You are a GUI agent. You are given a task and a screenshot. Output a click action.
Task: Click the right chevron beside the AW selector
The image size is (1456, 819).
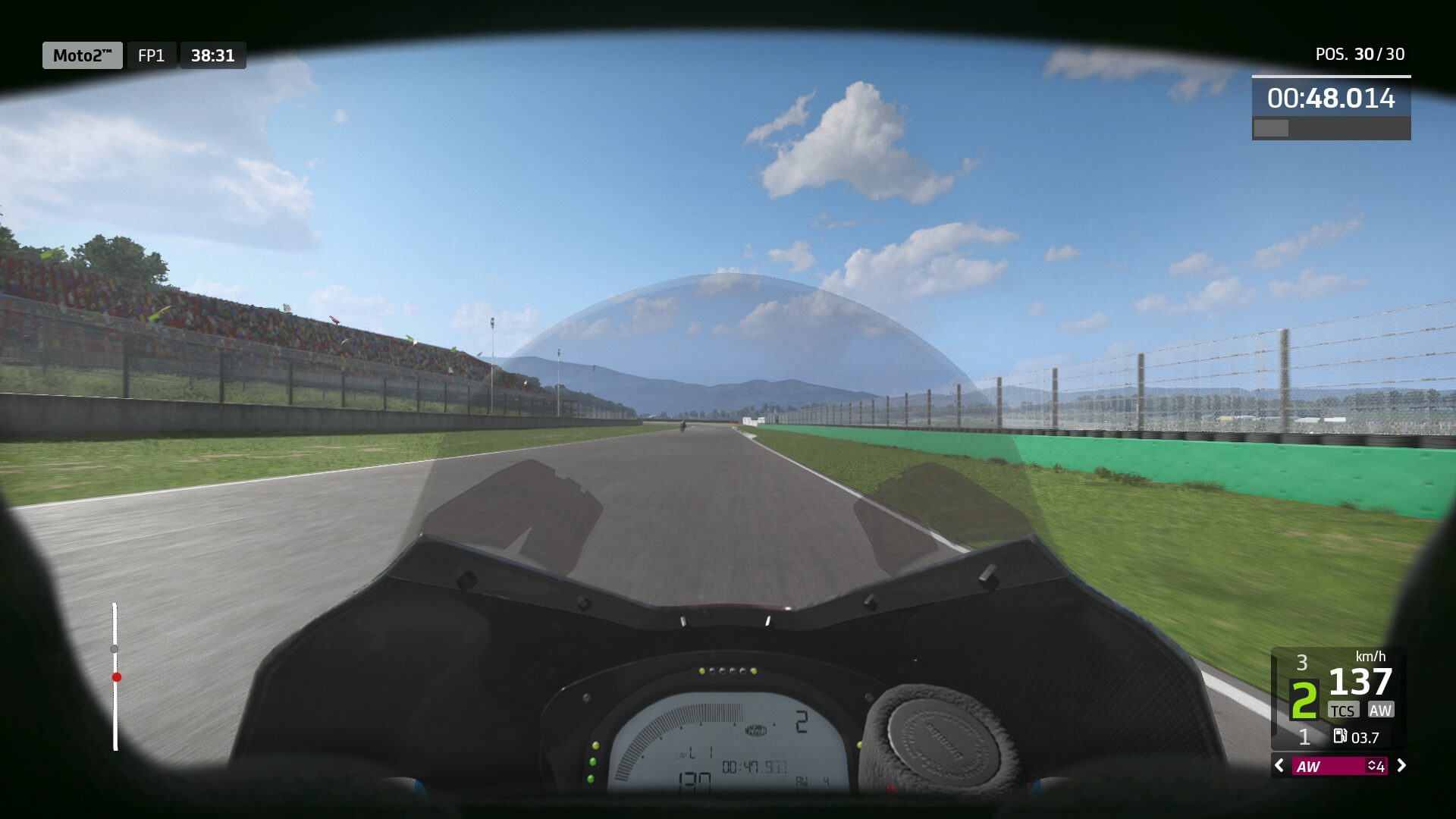pyautogui.click(x=1401, y=766)
